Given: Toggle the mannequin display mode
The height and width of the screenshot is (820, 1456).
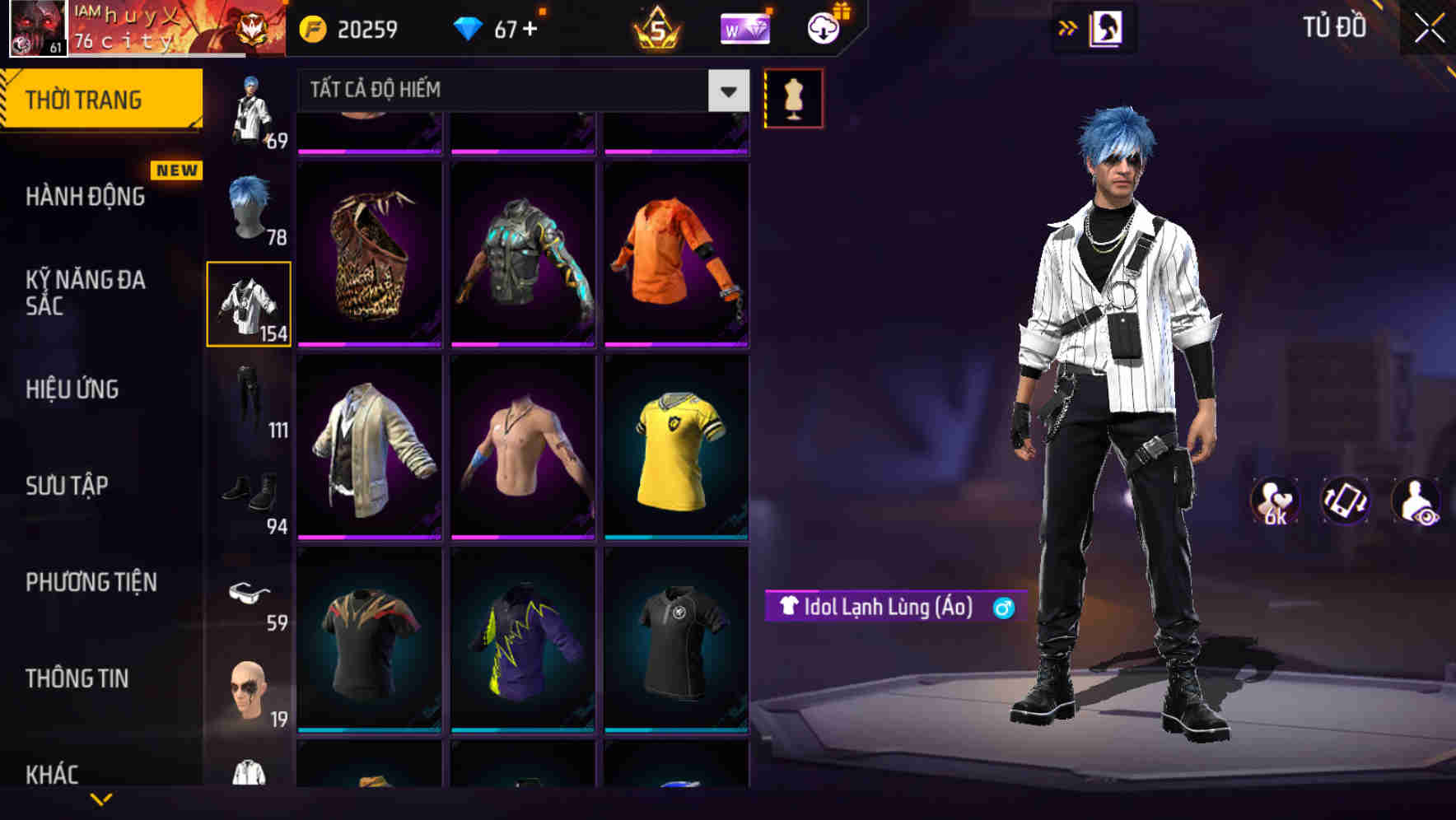Looking at the screenshot, I should coord(793,97).
